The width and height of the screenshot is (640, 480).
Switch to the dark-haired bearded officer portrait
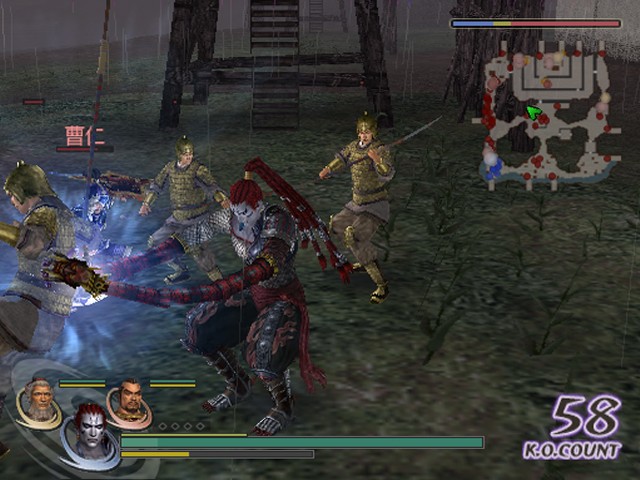[128, 402]
